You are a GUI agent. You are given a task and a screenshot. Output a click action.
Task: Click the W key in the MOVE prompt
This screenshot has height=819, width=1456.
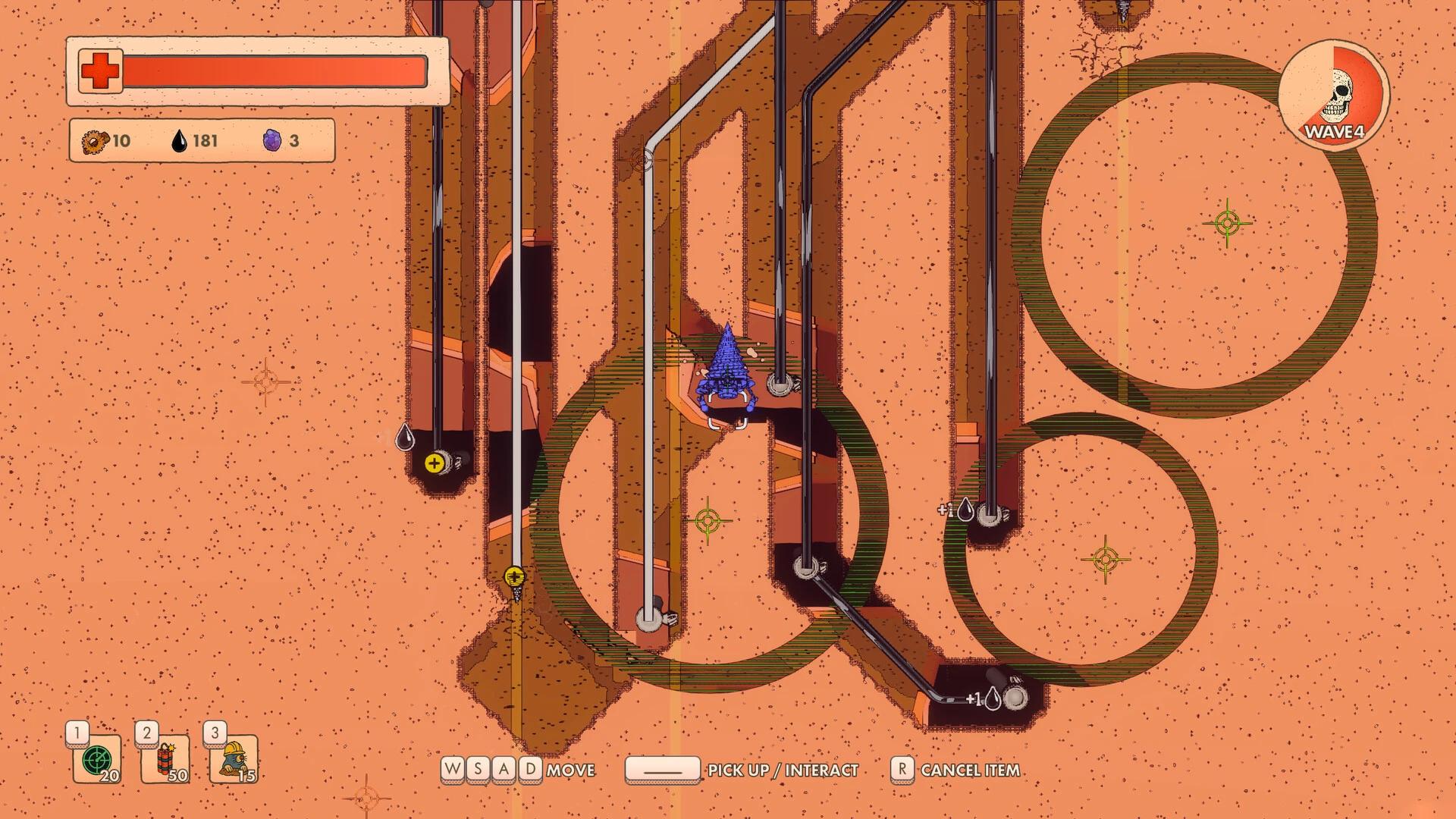point(450,769)
